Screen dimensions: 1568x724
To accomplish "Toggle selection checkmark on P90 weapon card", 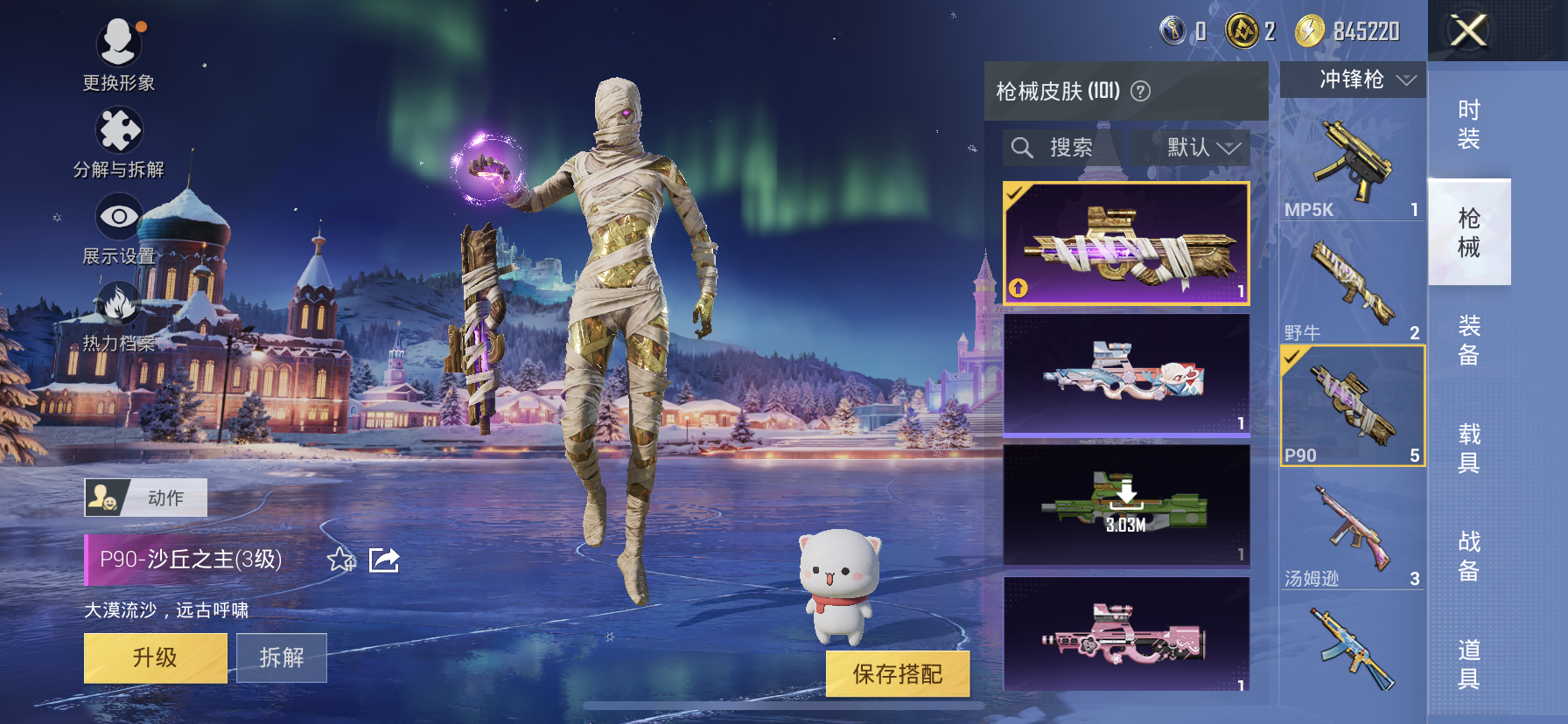I will (1290, 357).
